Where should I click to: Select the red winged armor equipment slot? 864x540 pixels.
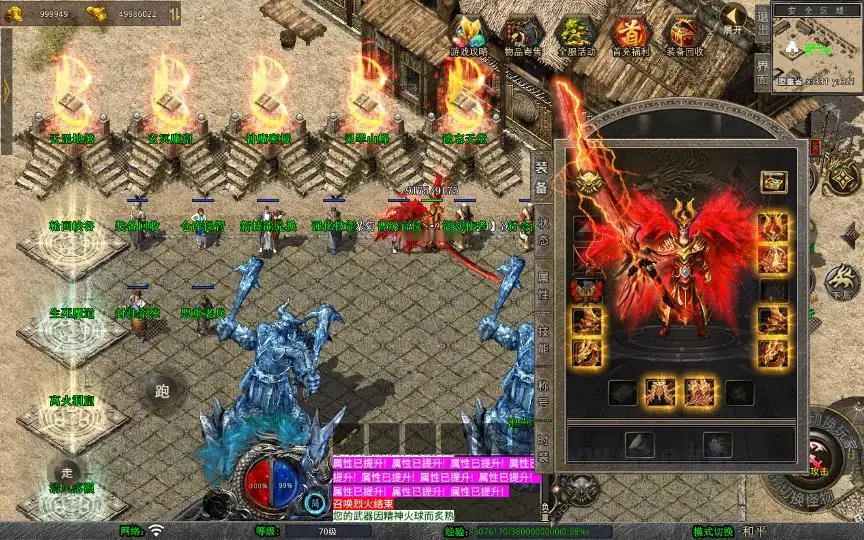click(587, 290)
